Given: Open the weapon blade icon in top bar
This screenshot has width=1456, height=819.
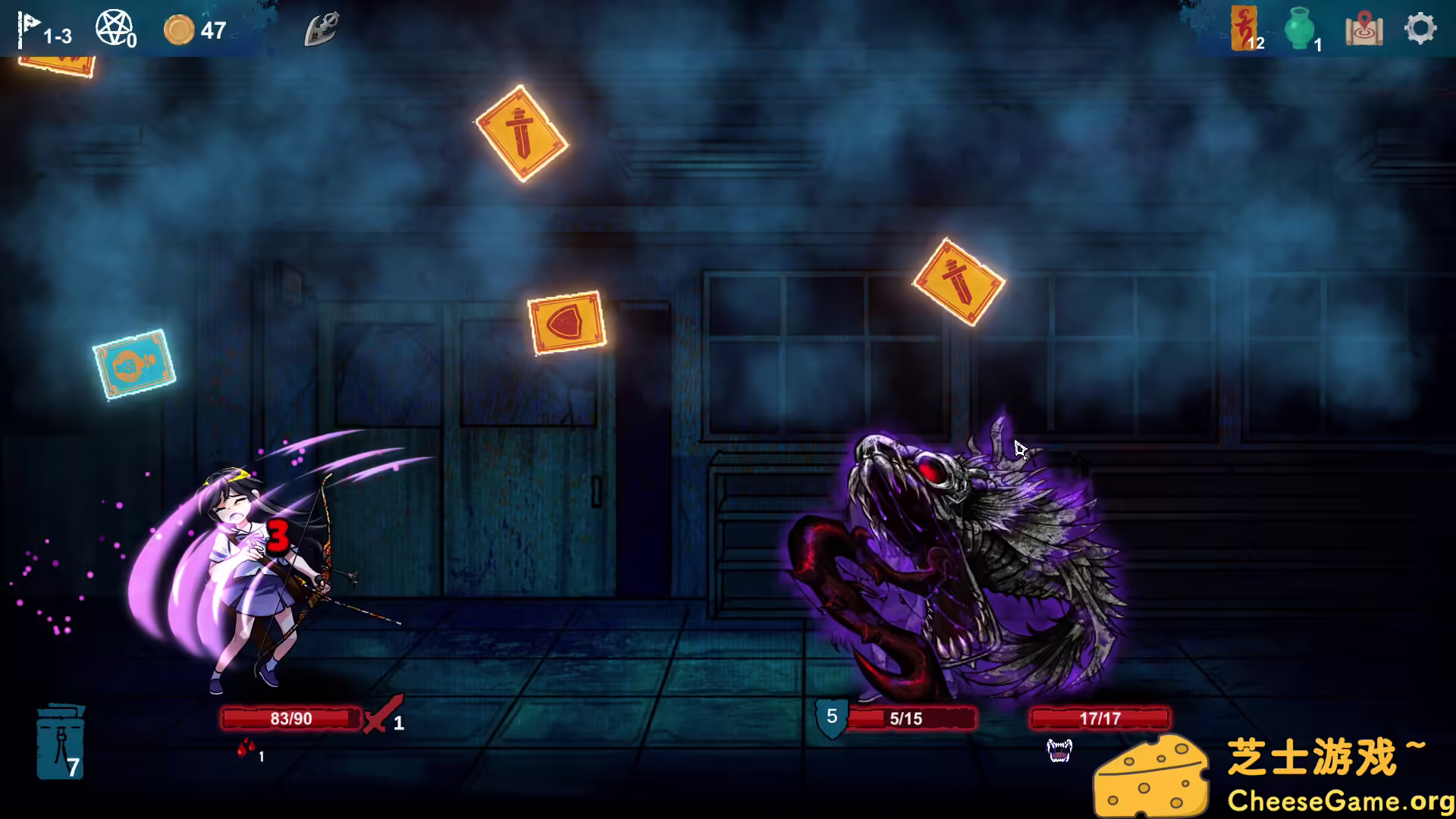Looking at the screenshot, I should pos(321,28).
